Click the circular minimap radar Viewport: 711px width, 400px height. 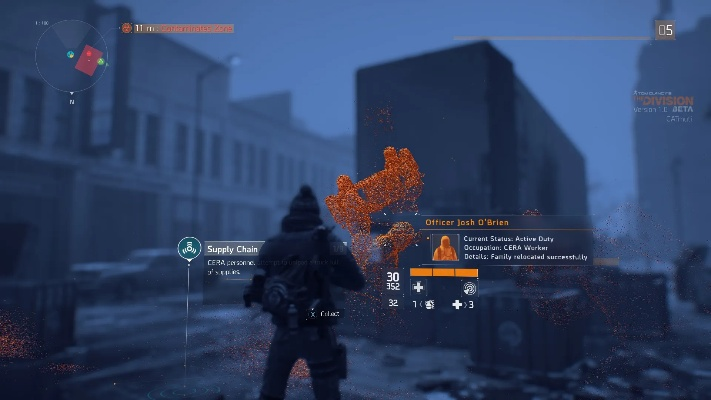click(72, 53)
